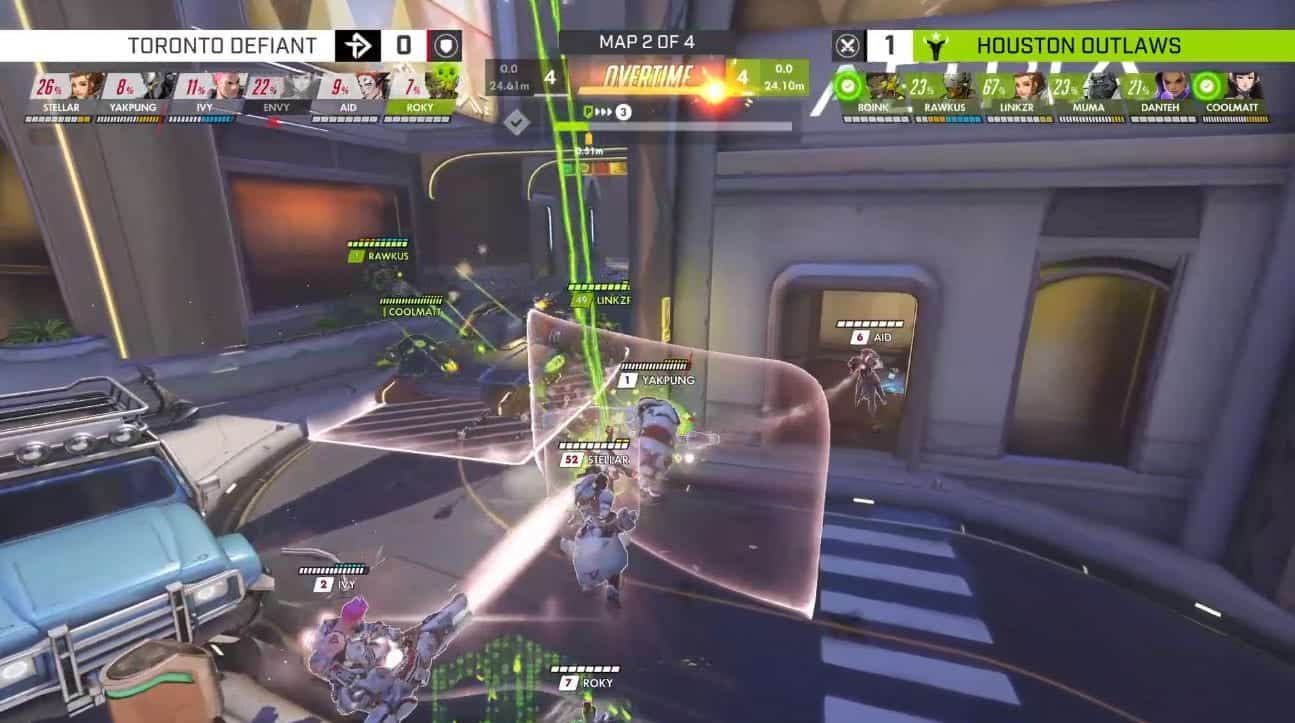Viewport: 1295px width, 723px height.
Task: Toggle BOINK's ultimate ready indicator
Action: pos(848,88)
